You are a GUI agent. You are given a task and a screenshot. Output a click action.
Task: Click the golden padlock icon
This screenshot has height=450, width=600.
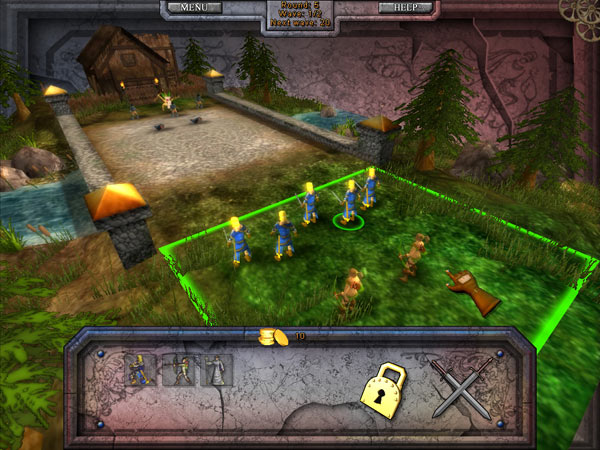387,391
